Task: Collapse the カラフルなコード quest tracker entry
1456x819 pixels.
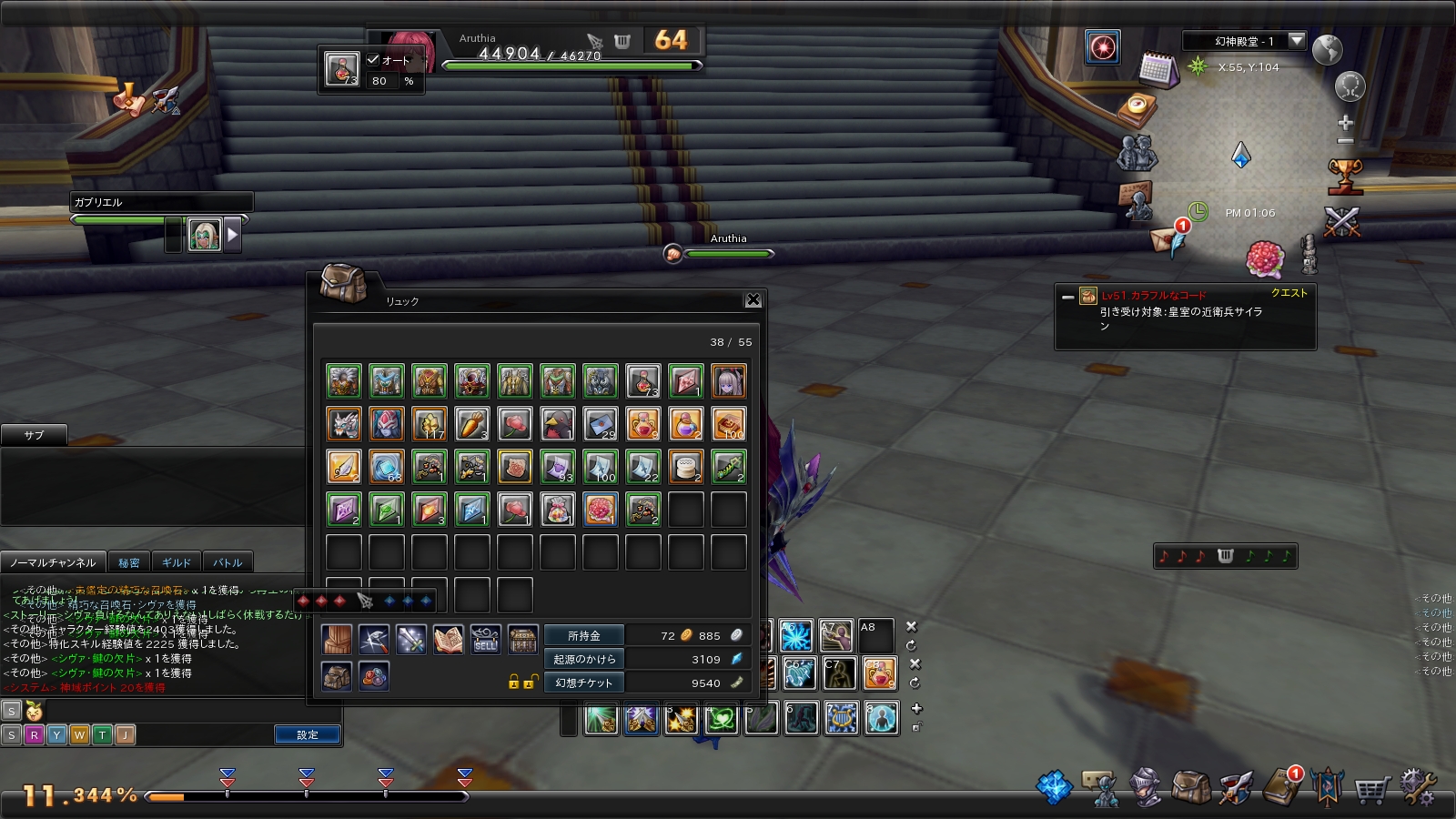Action: pyautogui.click(x=1067, y=297)
